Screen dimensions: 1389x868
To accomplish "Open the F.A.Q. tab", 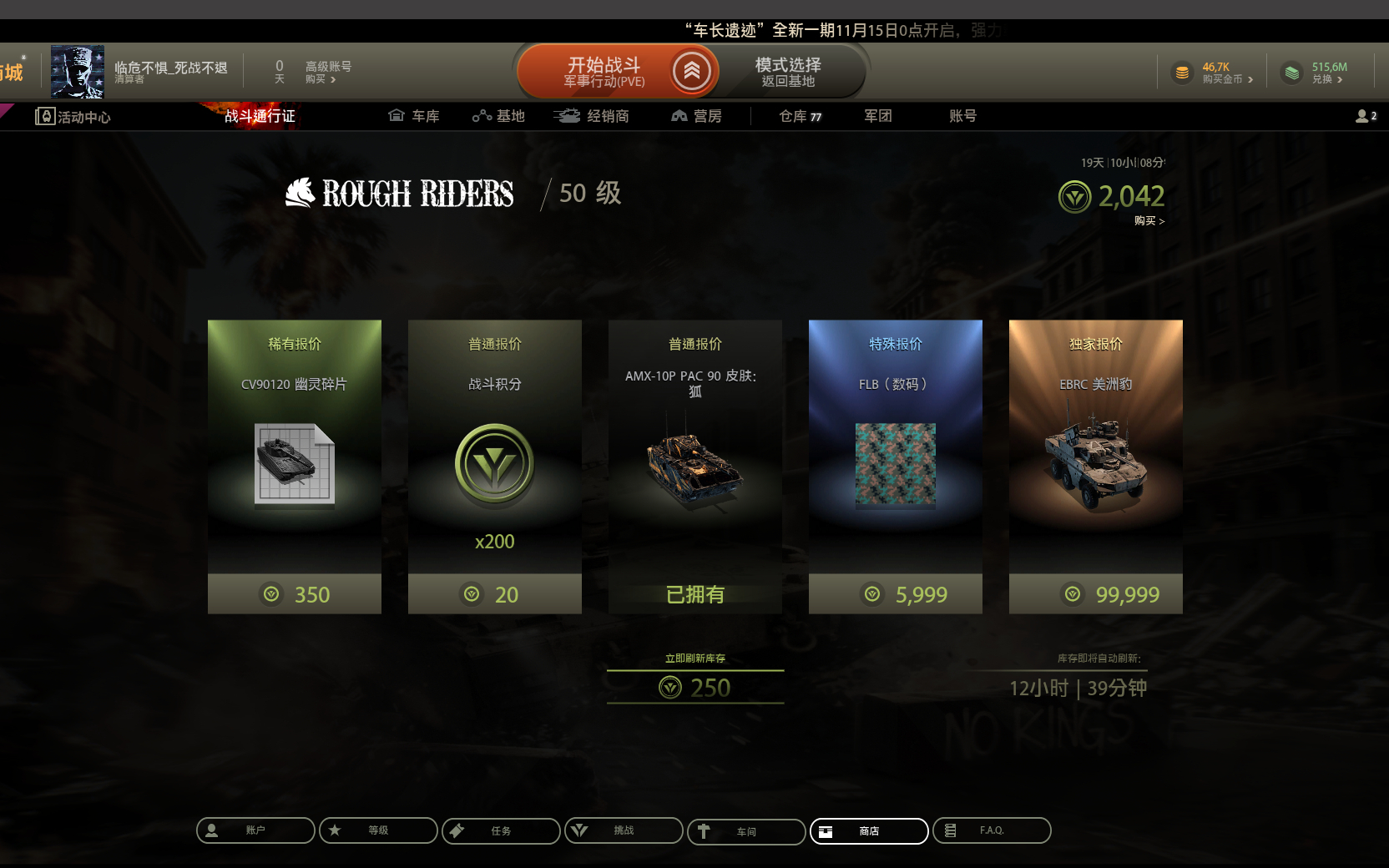I will (992, 830).
